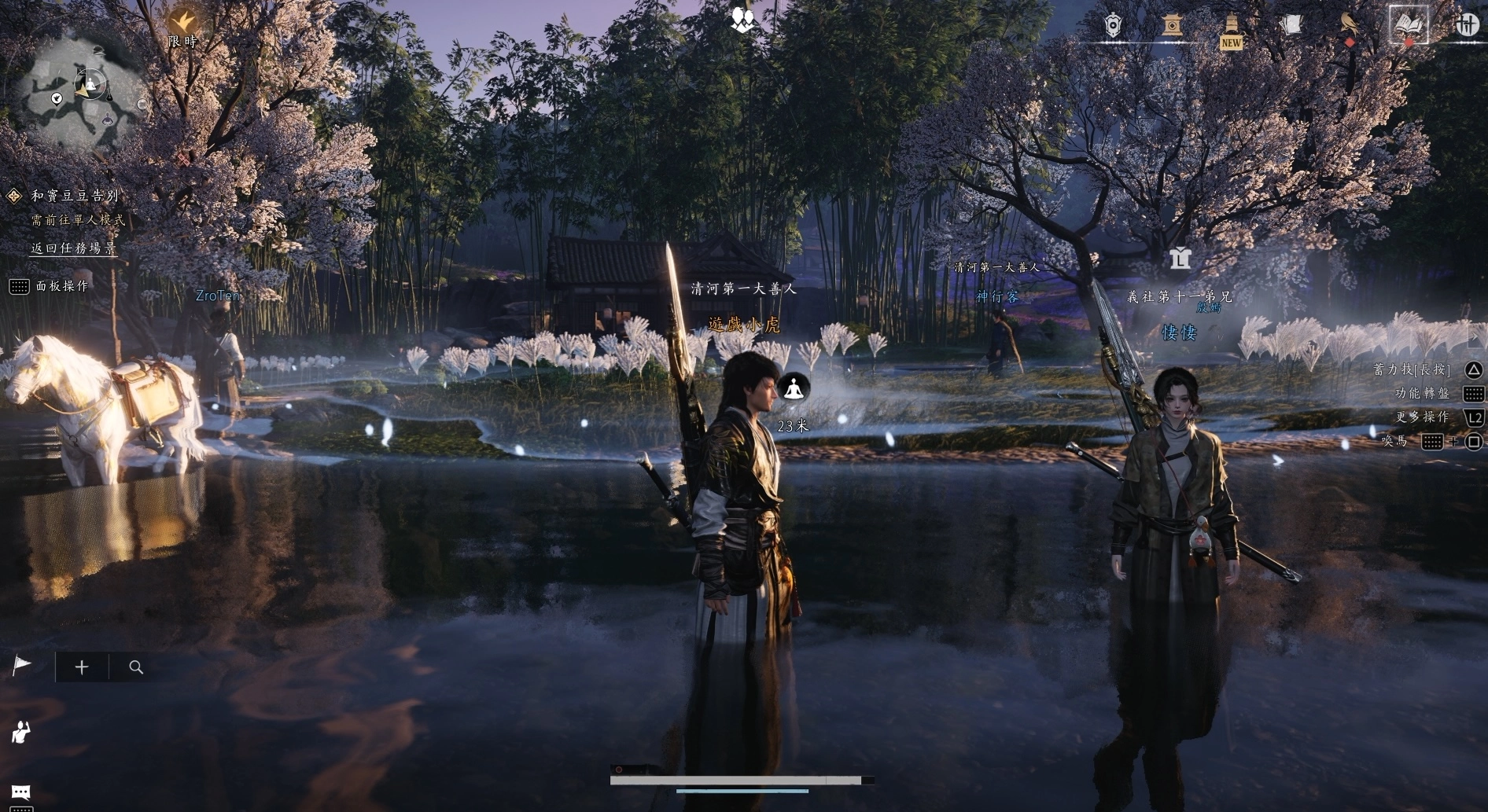Open the highlighted open book journal icon

click(x=1408, y=26)
